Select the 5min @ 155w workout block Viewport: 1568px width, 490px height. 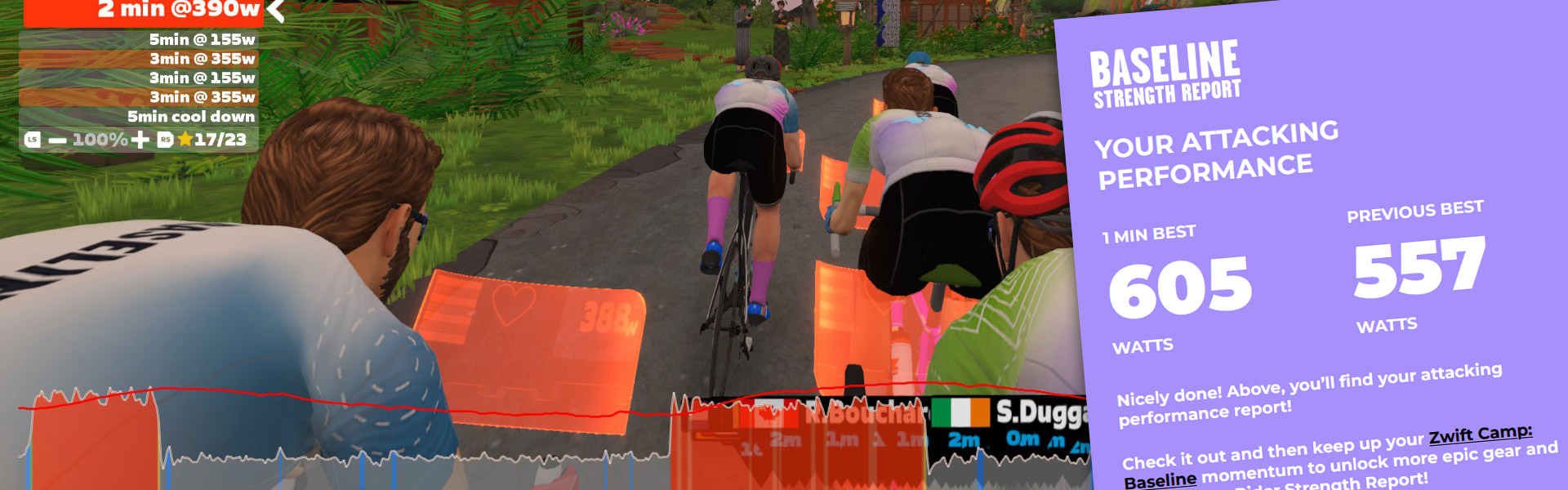139,39
